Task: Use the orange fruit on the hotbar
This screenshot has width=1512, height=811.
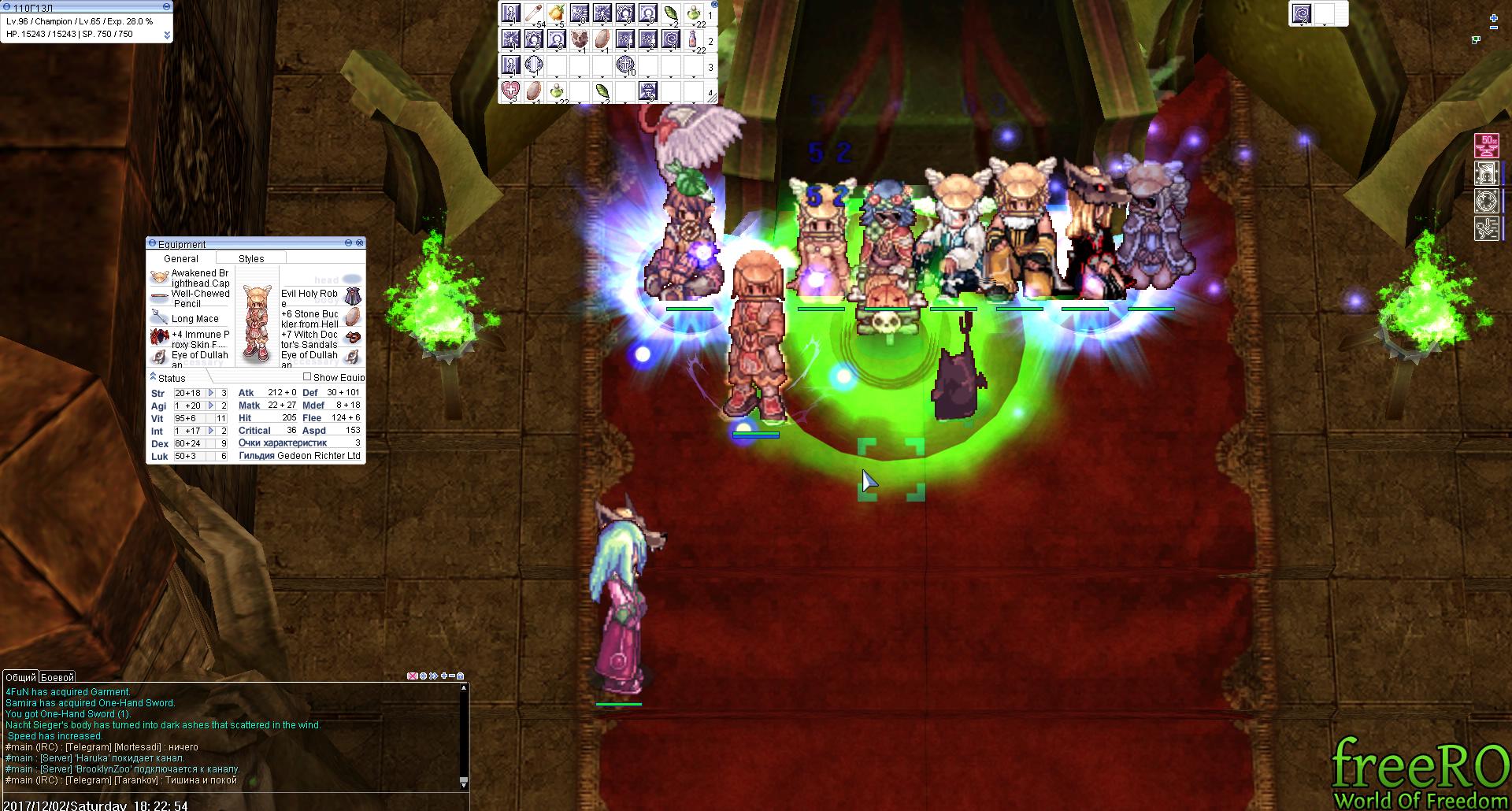Action: tap(557, 13)
